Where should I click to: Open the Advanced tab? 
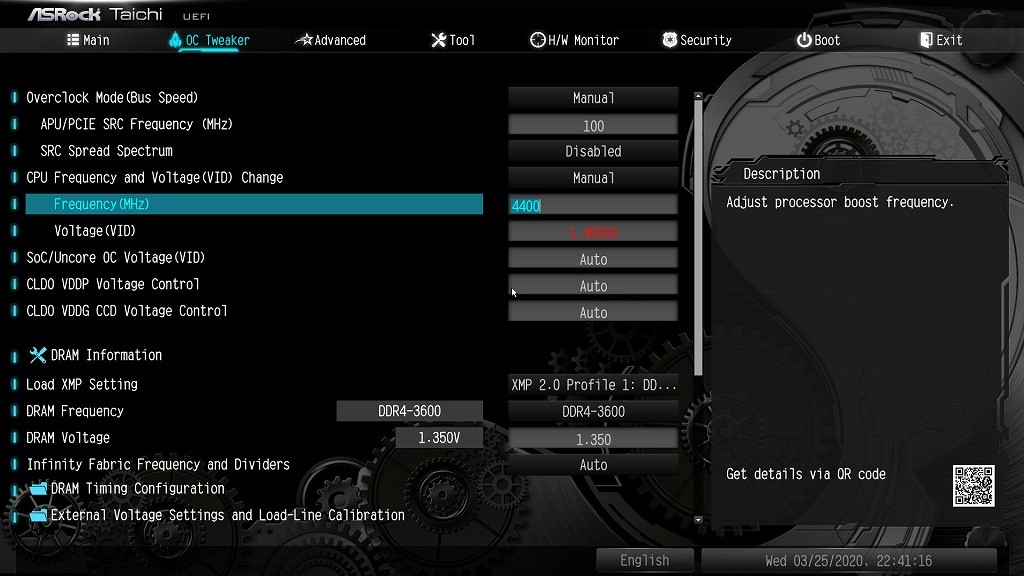pyautogui.click(x=331, y=40)
